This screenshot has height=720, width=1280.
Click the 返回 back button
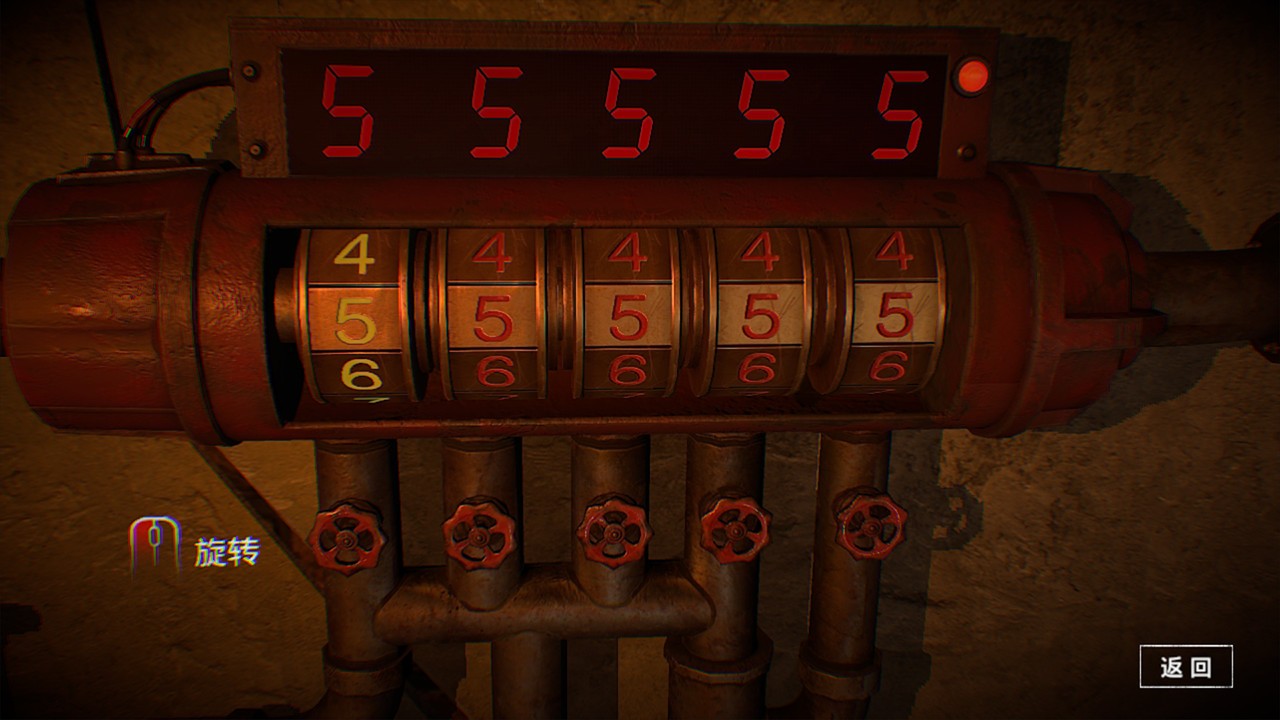click(x=1186, y=667)
